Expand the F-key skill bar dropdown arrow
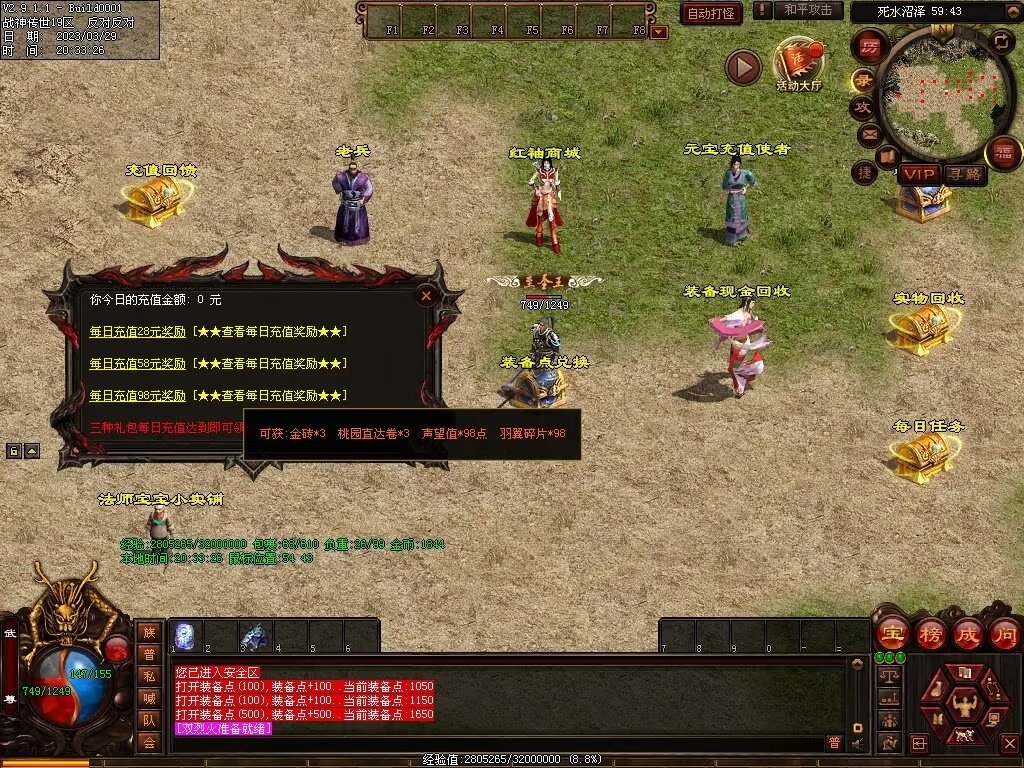The width and height of the screenshot is (1024, 768). pyautogui.click(x=659, y=32)
